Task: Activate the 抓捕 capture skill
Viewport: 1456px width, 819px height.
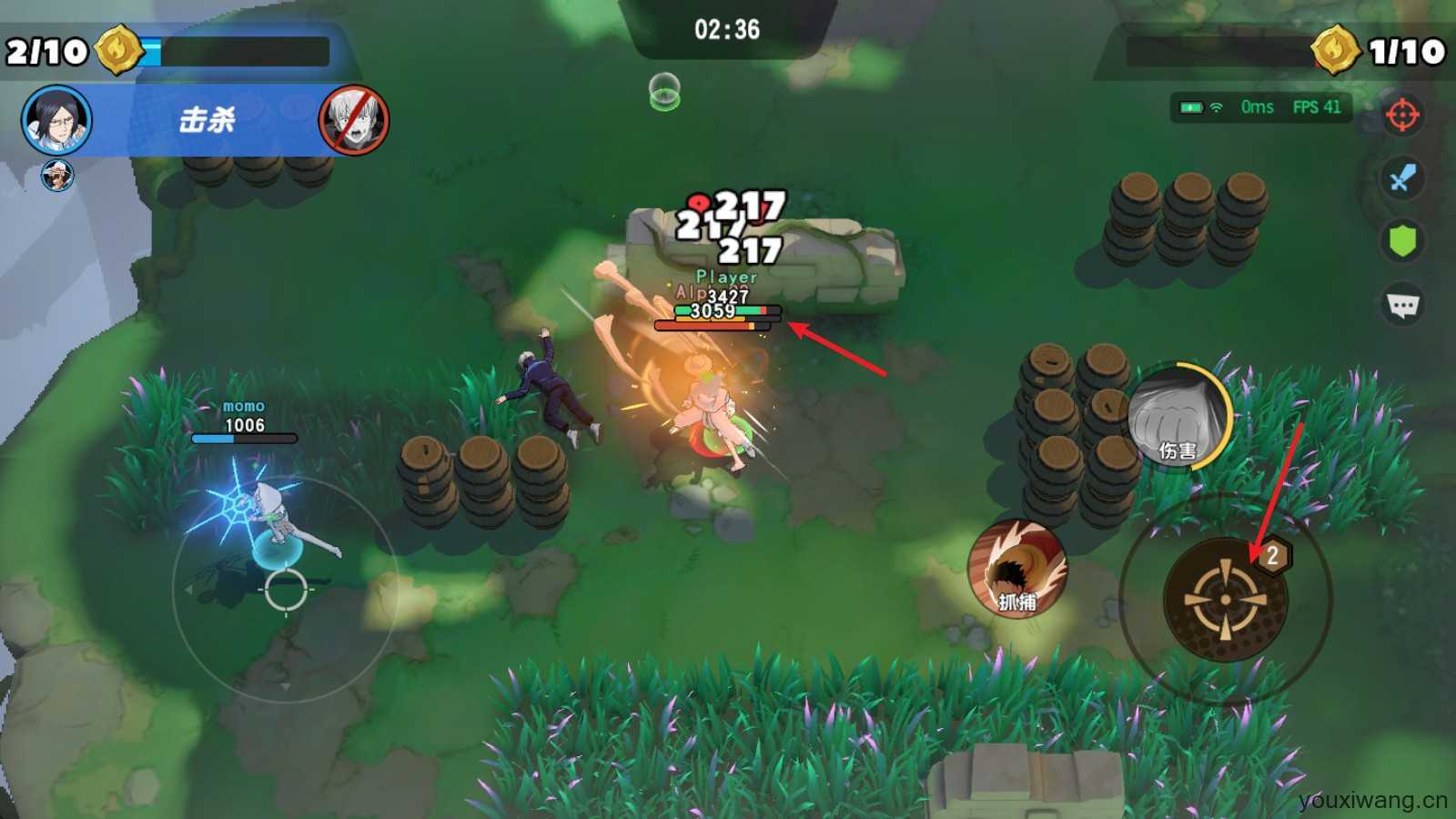Action: 1016,569
